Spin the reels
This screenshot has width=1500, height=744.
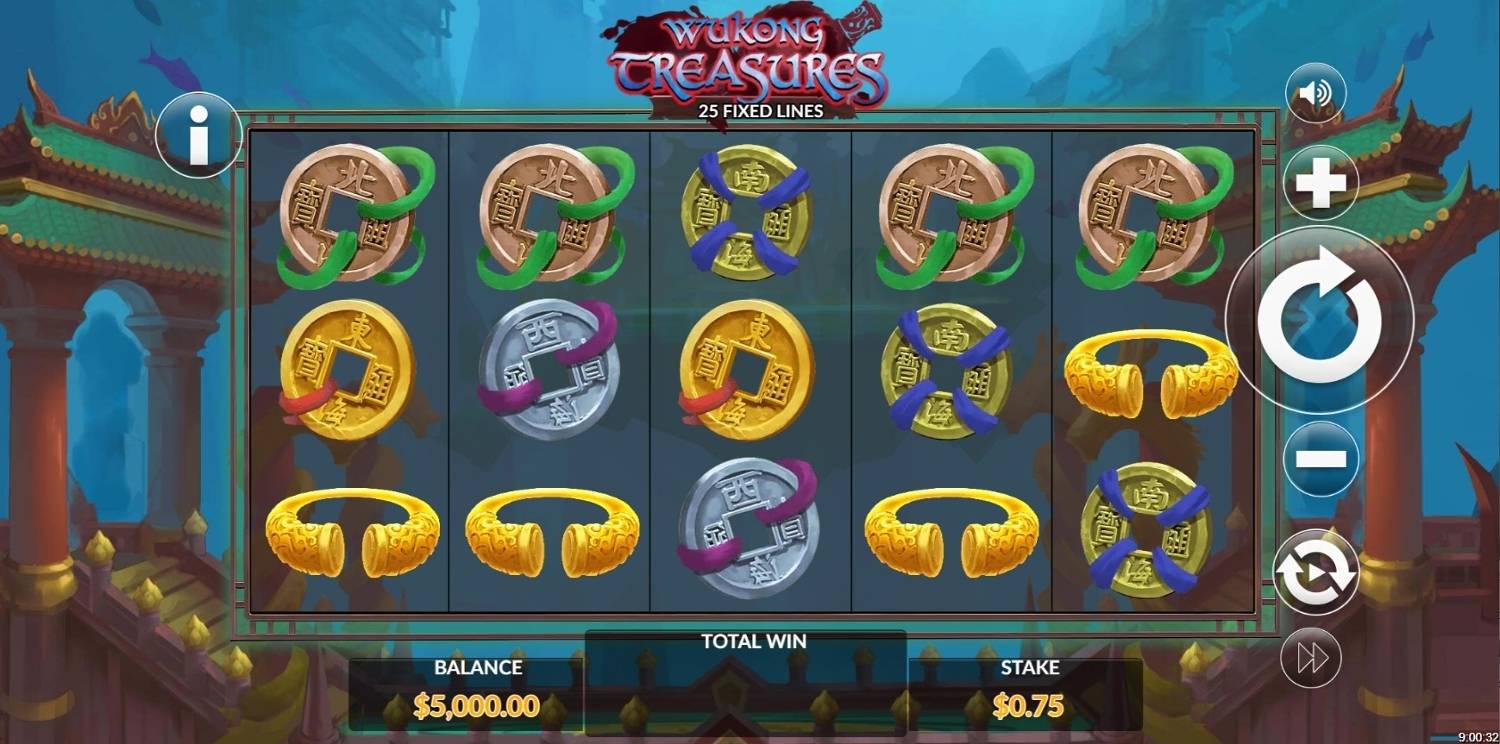click(x=1318, y=318)
